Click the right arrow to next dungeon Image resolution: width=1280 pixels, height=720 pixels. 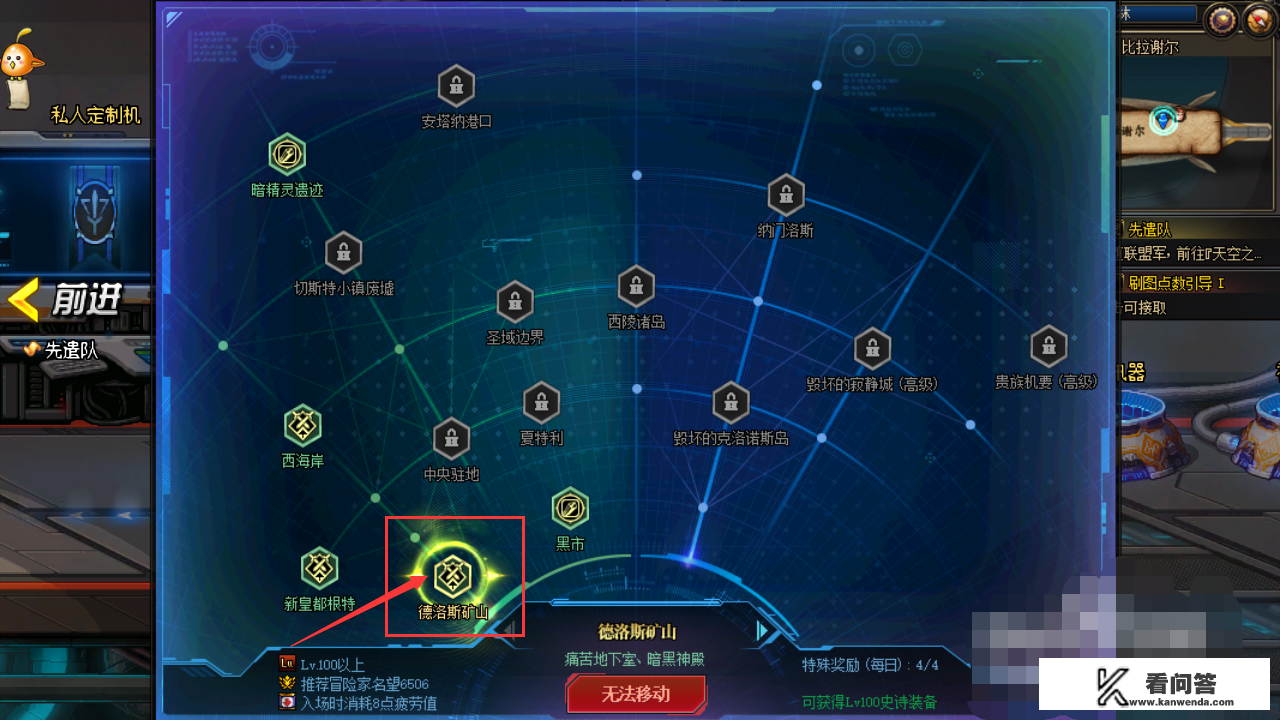click(762, 630)
